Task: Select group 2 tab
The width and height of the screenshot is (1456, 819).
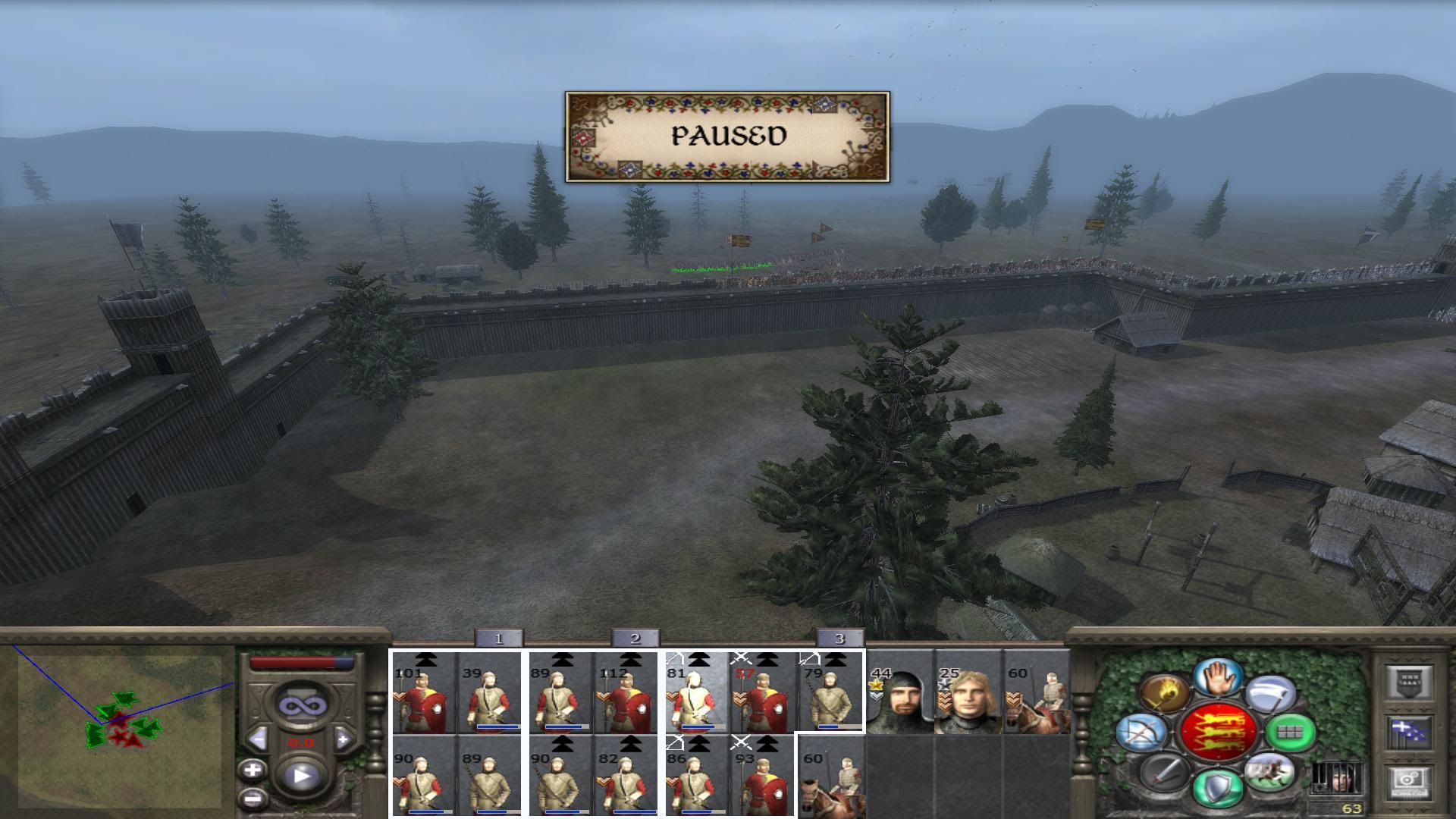Action: click(x=635, y=639)
